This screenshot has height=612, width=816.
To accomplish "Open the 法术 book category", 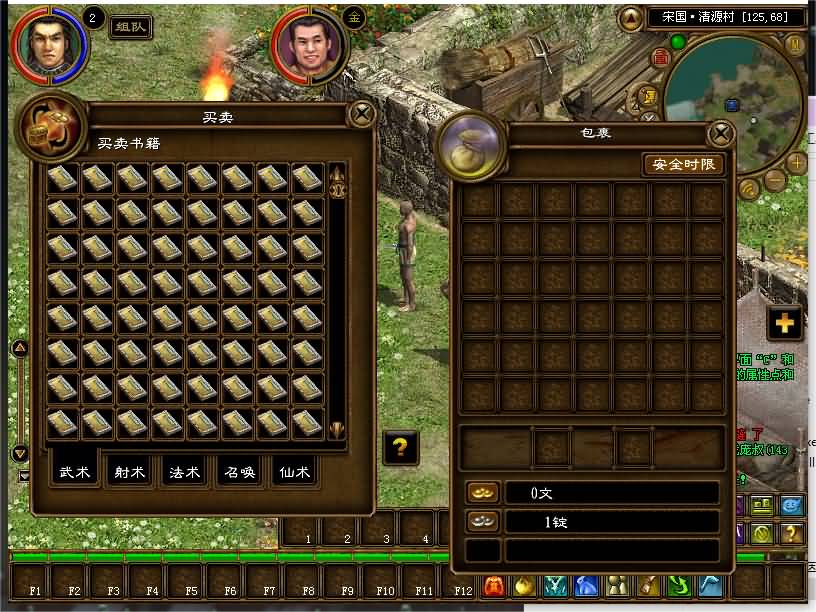I will tap(185, 471).
